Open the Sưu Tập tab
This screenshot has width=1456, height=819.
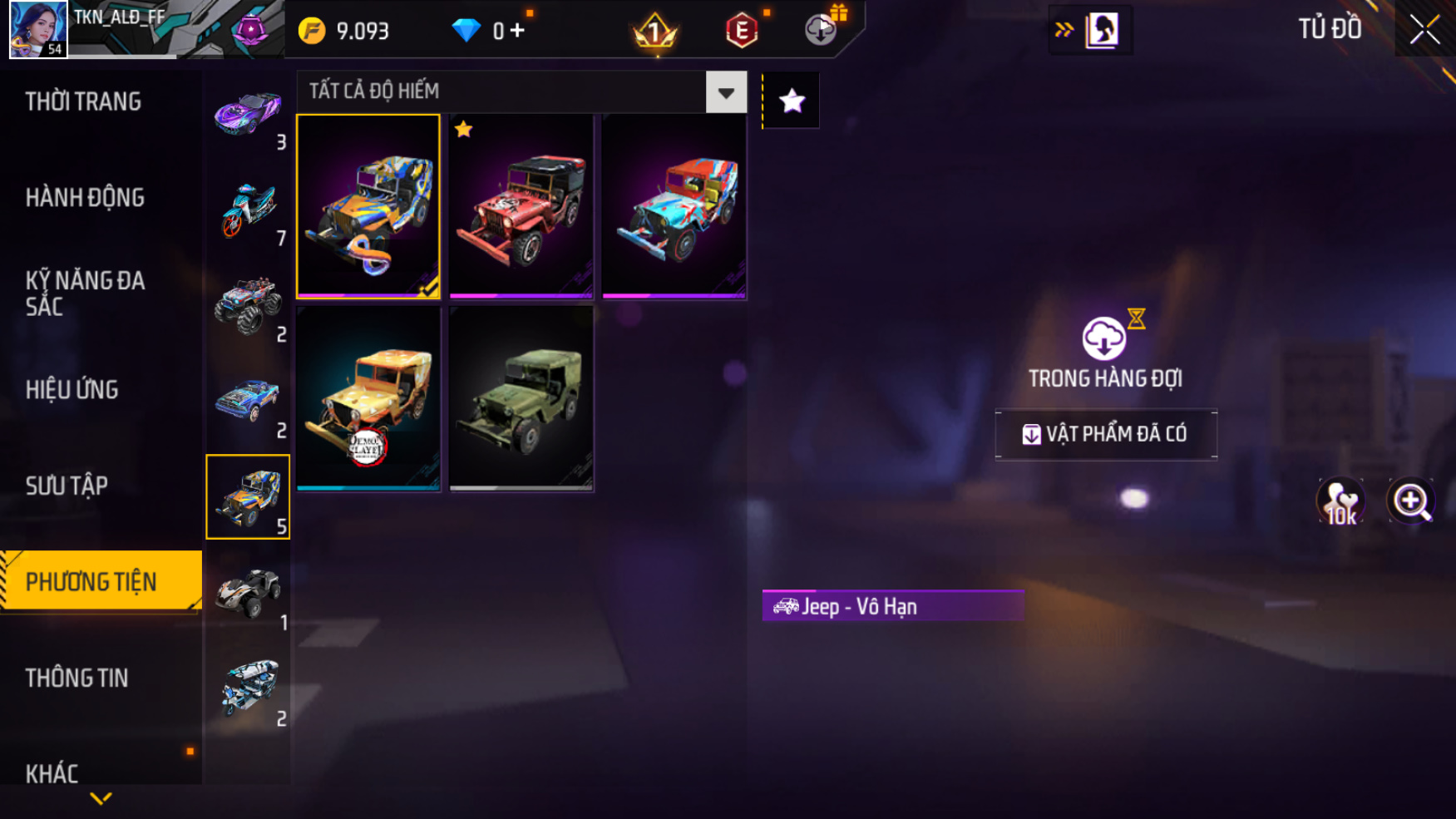[x=67, y=486]
